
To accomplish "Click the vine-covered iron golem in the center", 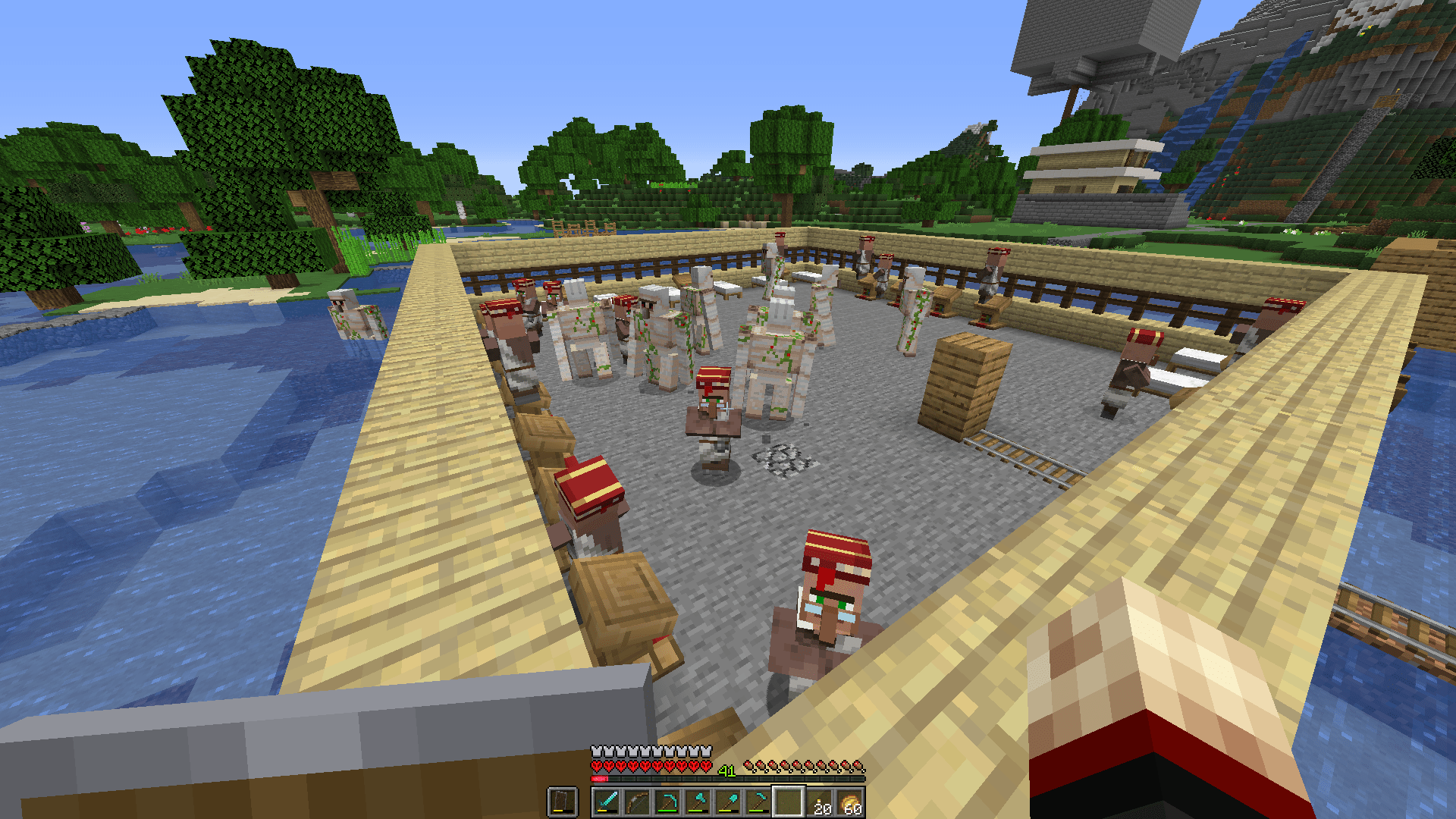I will pyautogui.click(x=773, y=349).
